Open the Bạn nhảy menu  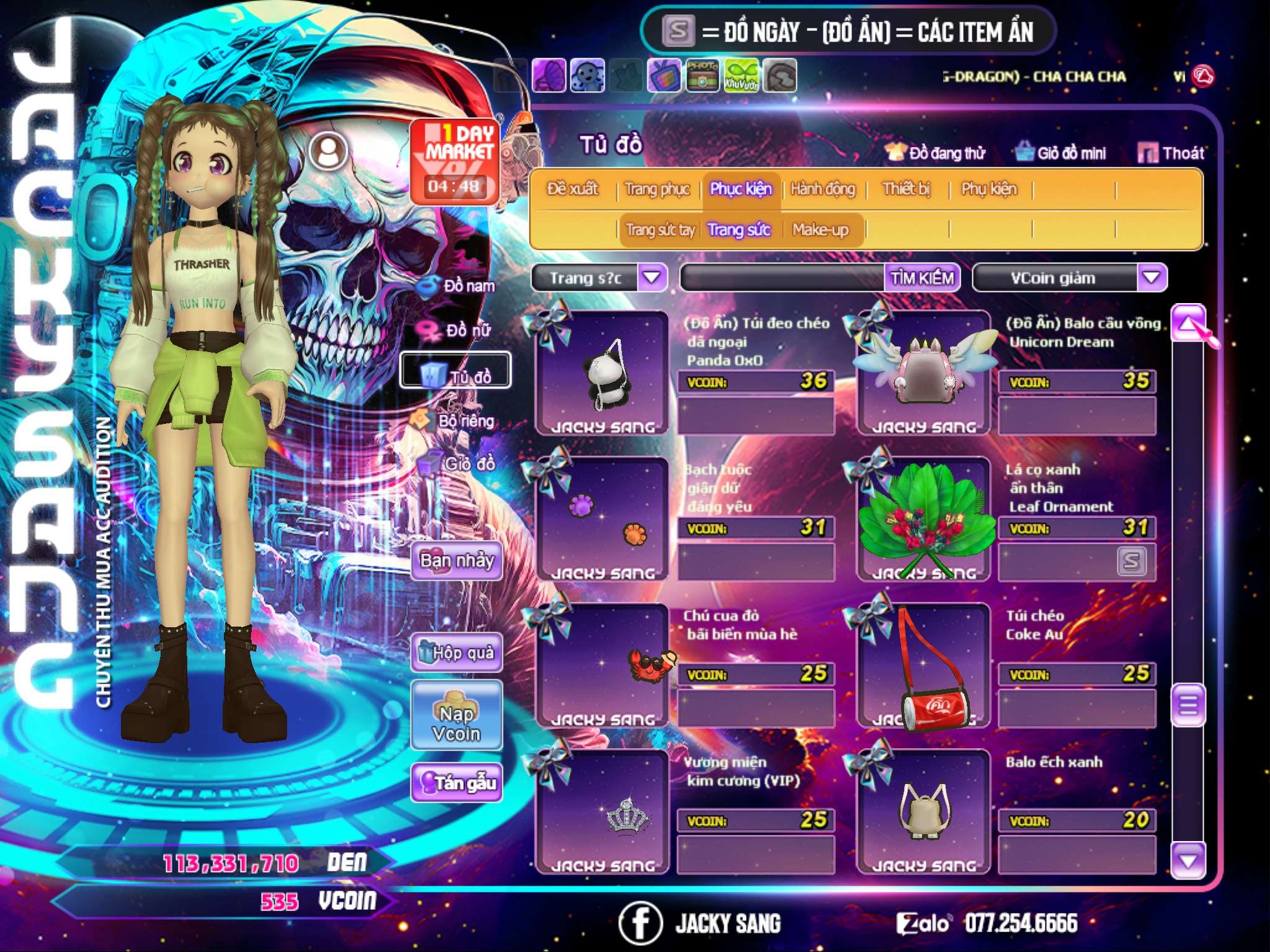[456, 562]
